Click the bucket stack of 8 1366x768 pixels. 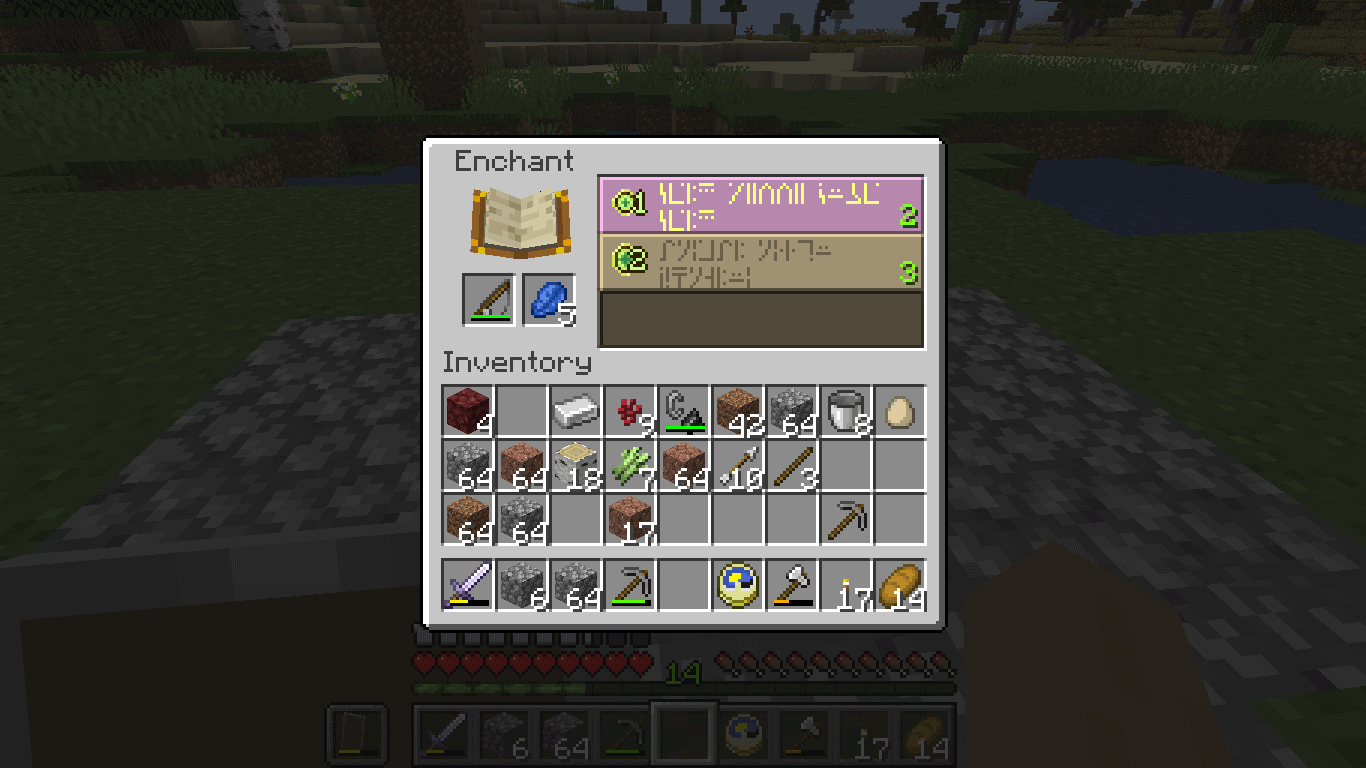tap(846, 410)
